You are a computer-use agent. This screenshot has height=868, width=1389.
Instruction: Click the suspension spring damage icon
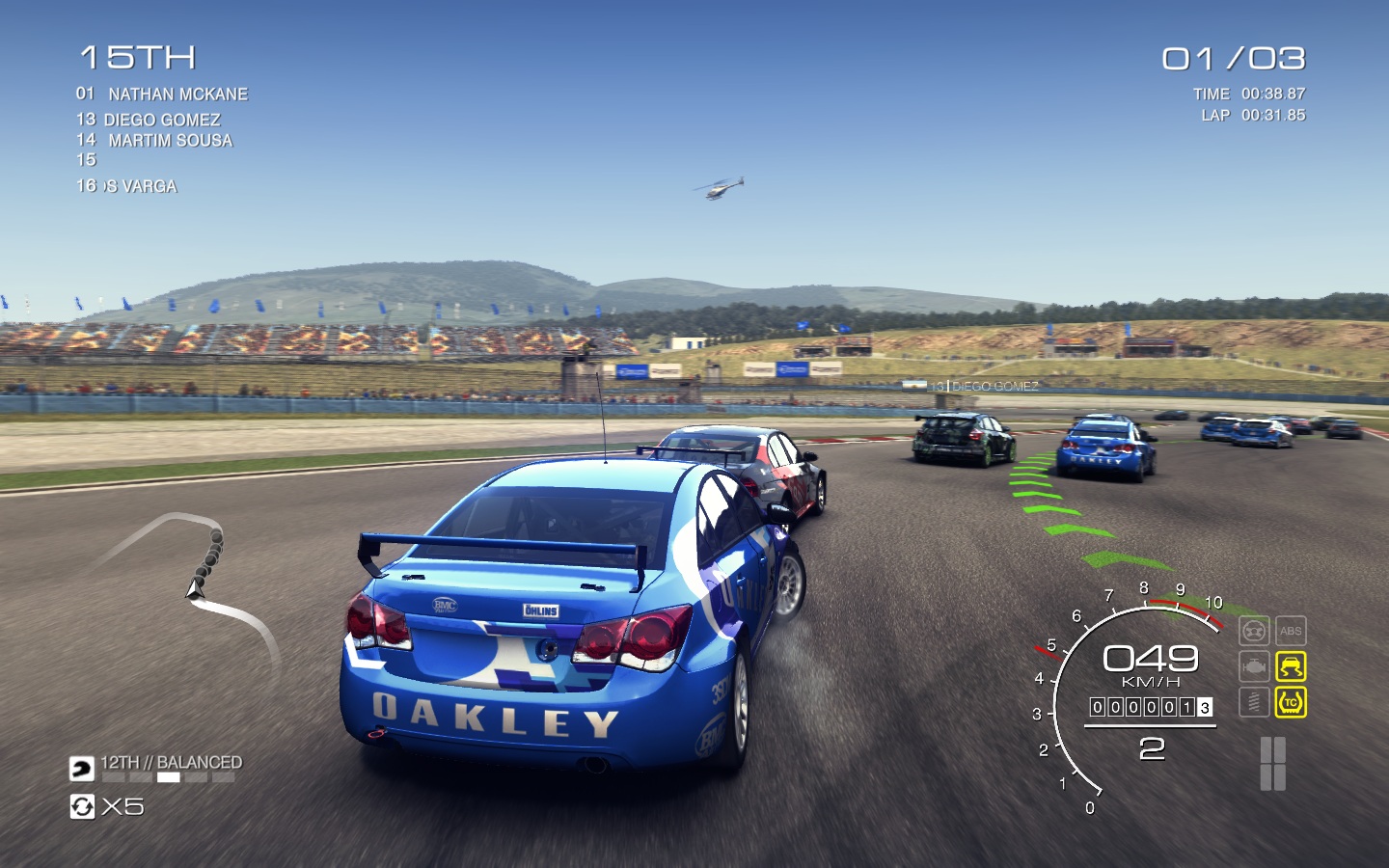[1253, 702]
